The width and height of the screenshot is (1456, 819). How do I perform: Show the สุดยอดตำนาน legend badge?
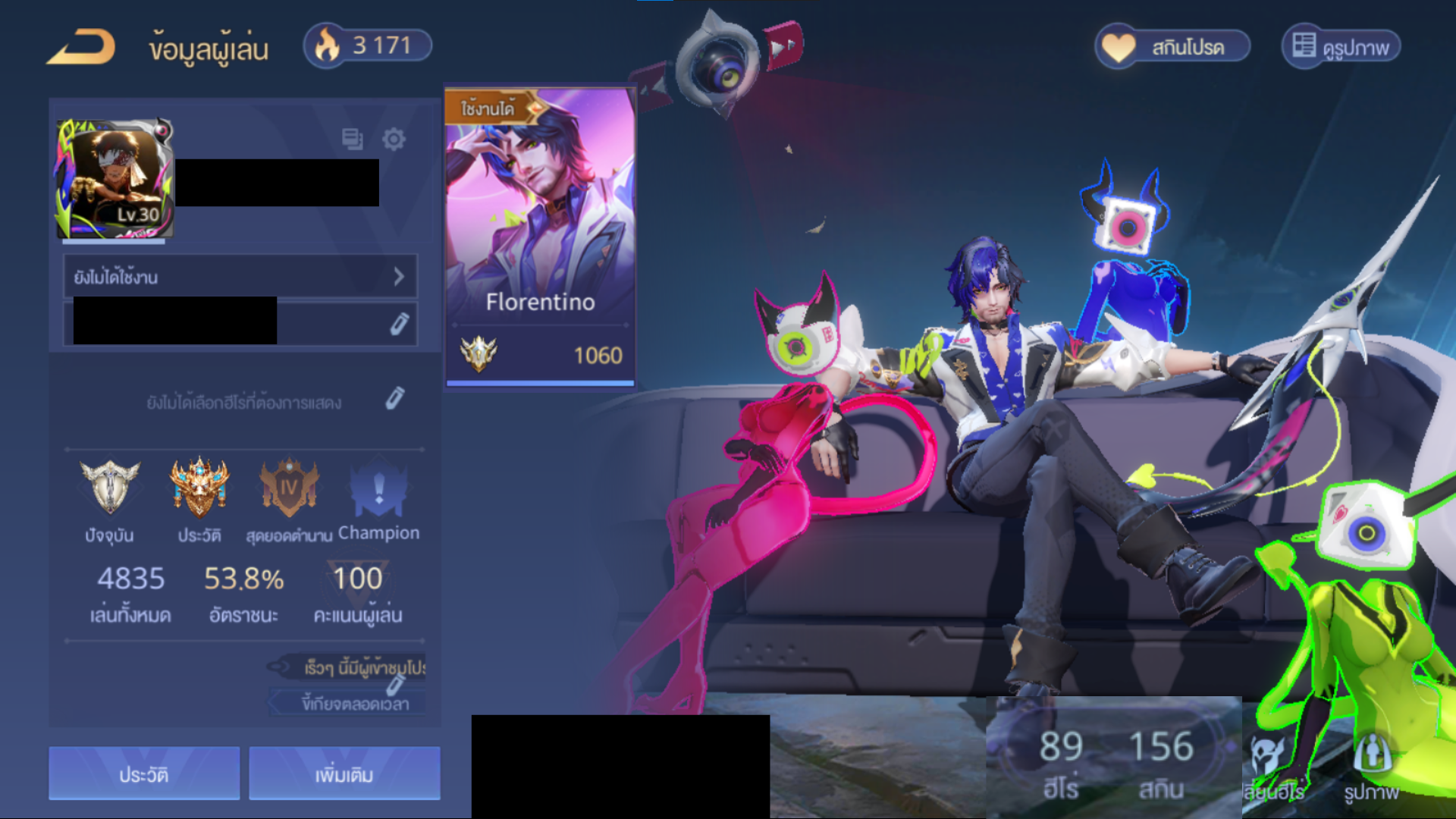pos(289,489)
